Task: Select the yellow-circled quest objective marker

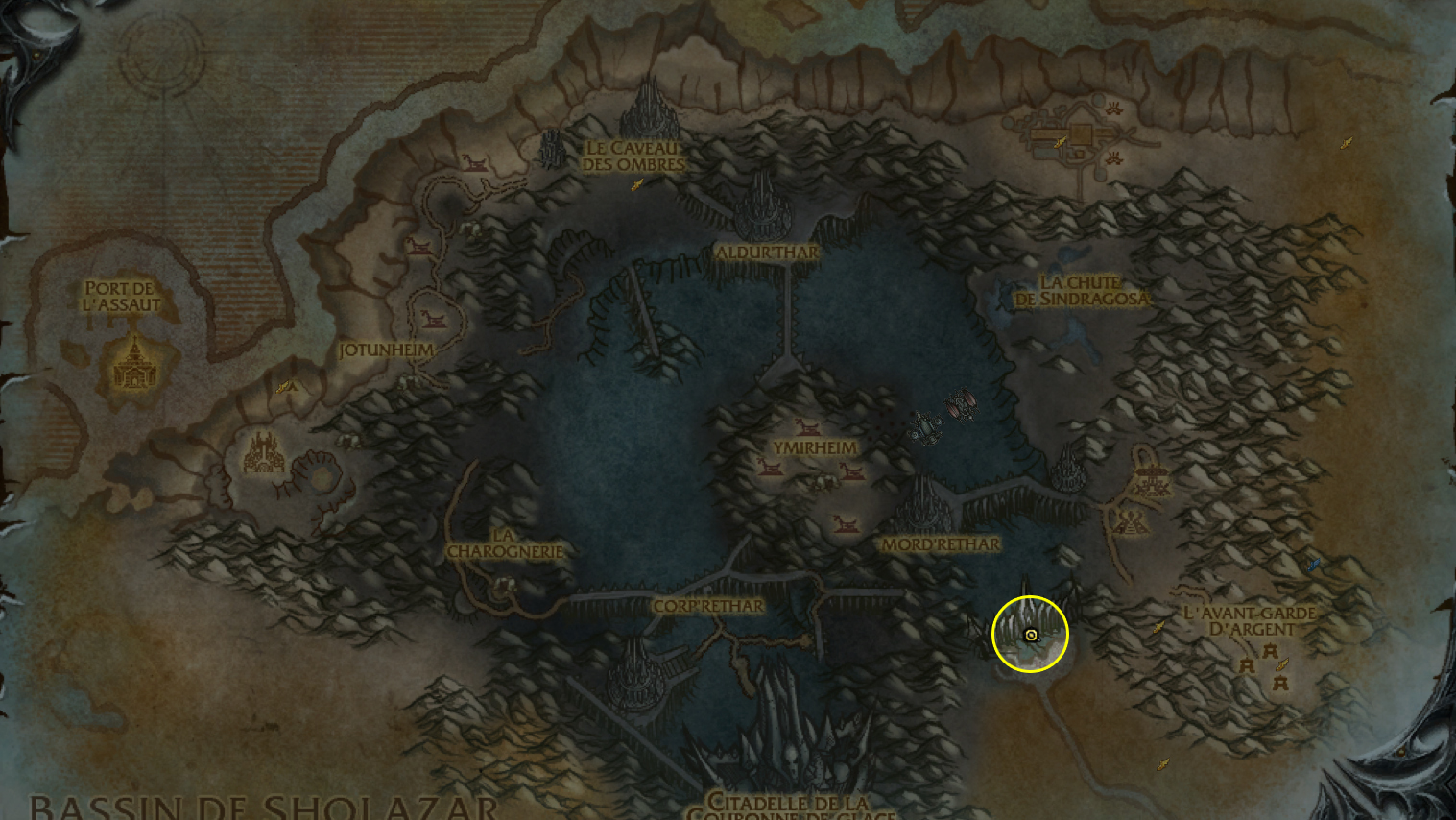Action: tap(1031, 635)
